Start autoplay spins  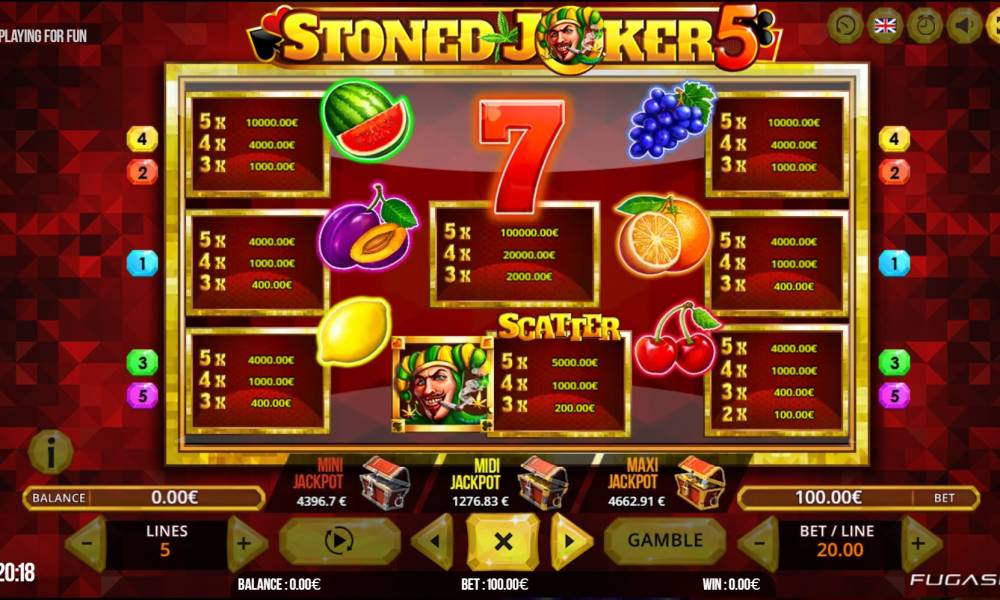pyautogui.click(x=340, y=541)
